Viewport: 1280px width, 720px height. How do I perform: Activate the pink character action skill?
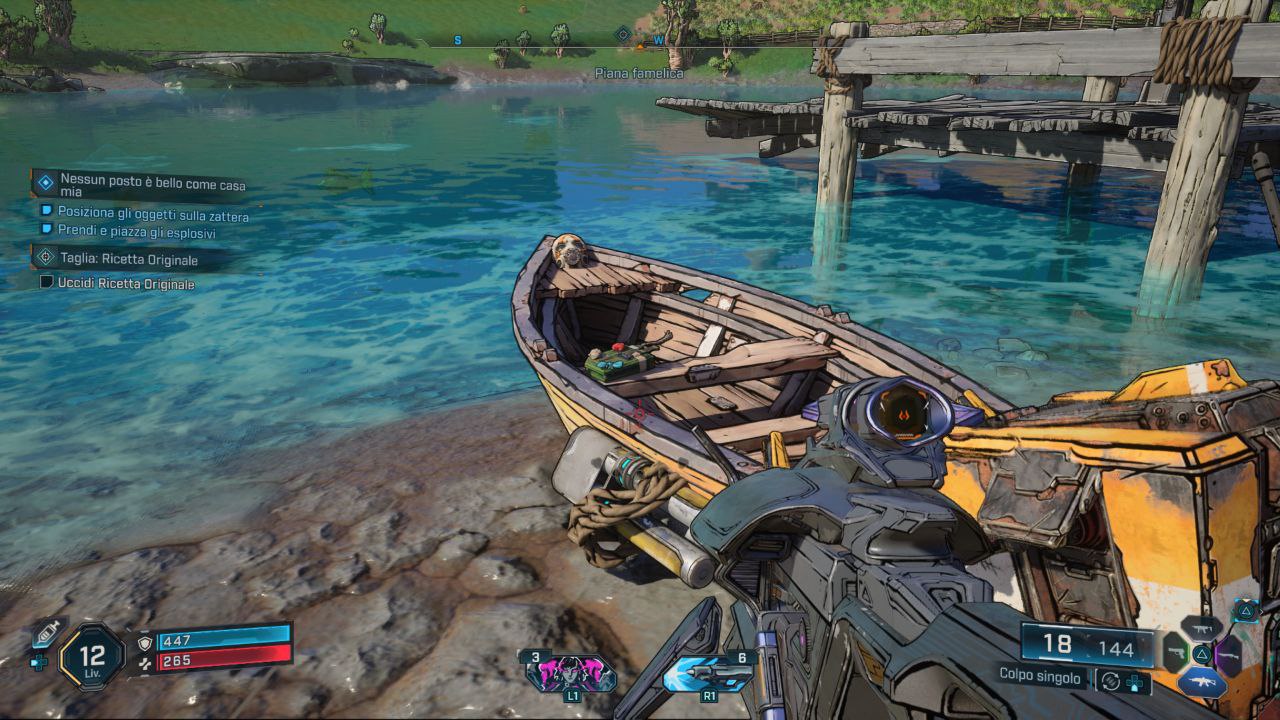(571, 673)
